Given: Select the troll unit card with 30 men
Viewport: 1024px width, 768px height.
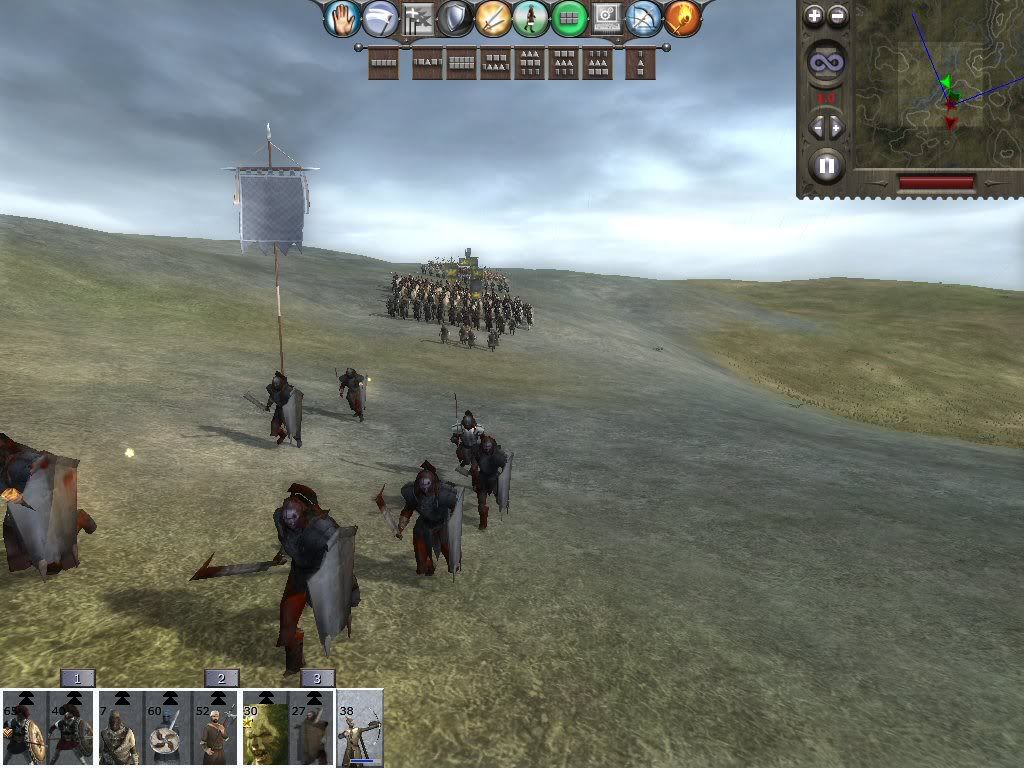Looking at the screenshot, I should (266, 729).
